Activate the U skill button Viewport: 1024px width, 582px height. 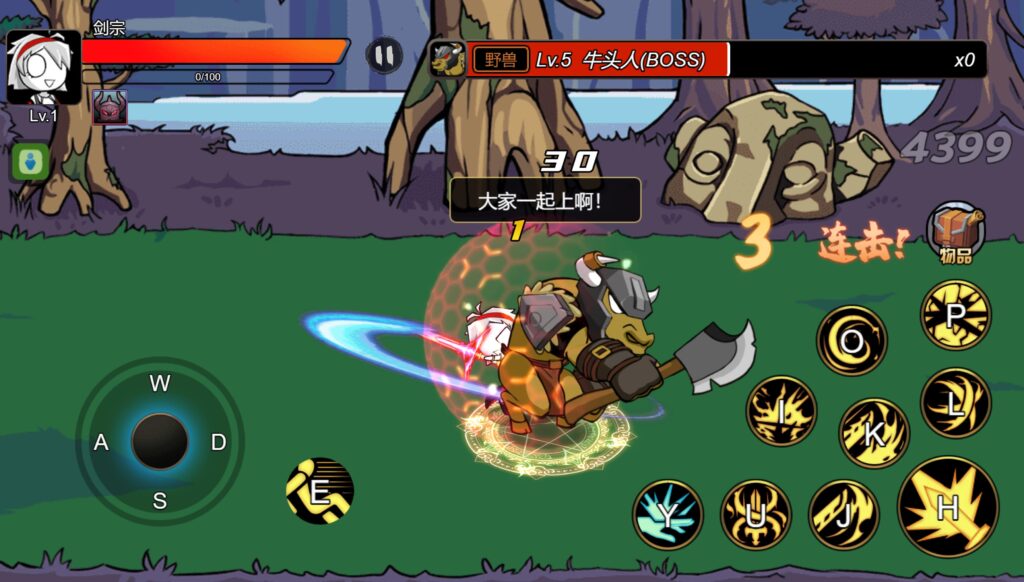[756, 514]
